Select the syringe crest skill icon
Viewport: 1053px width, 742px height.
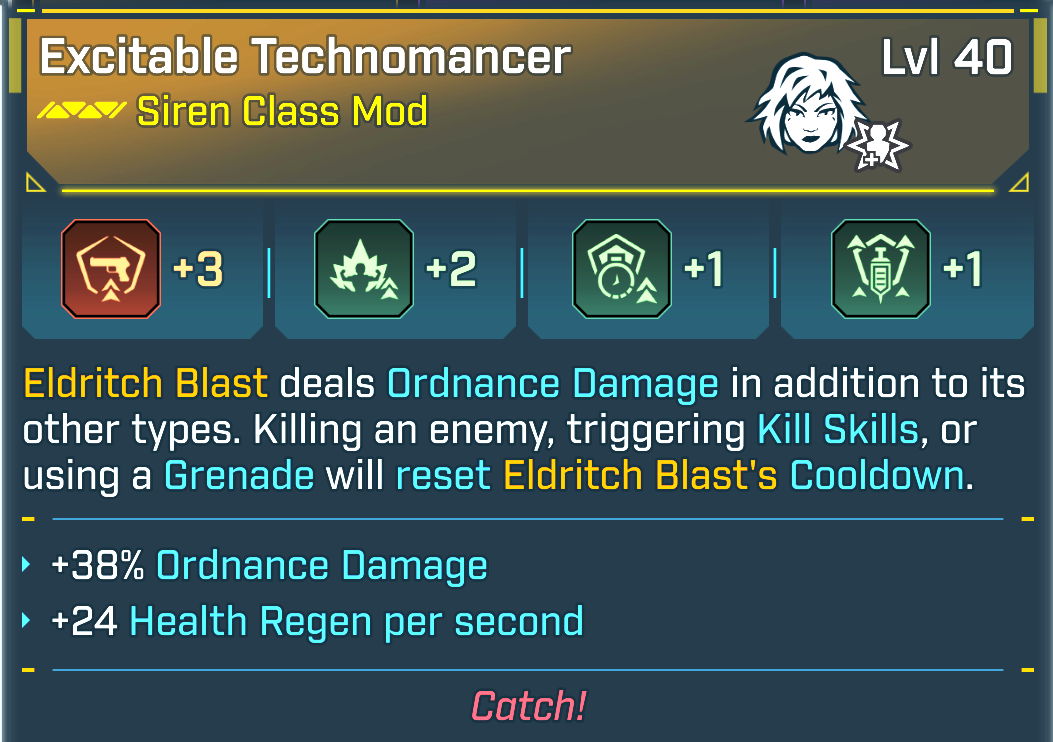click(x=881, y=269)
